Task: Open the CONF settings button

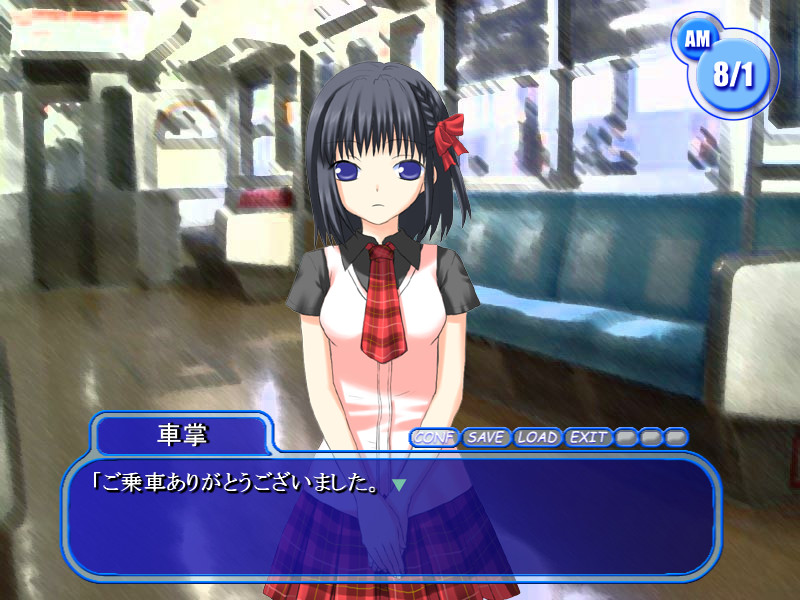Action: pos(434,437)
